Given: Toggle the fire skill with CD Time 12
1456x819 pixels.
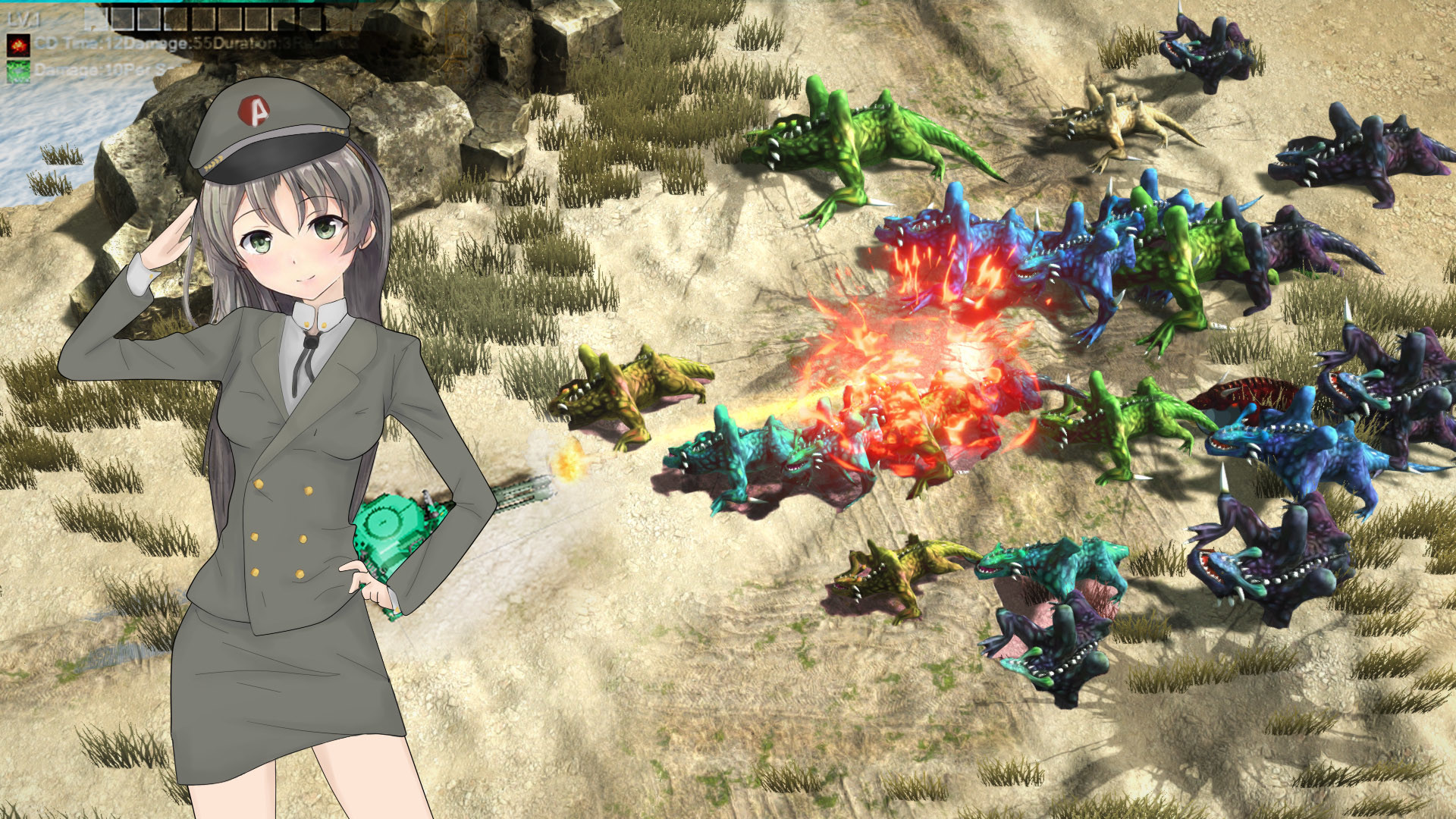Looking at the screenshot, I should [18, 45].
